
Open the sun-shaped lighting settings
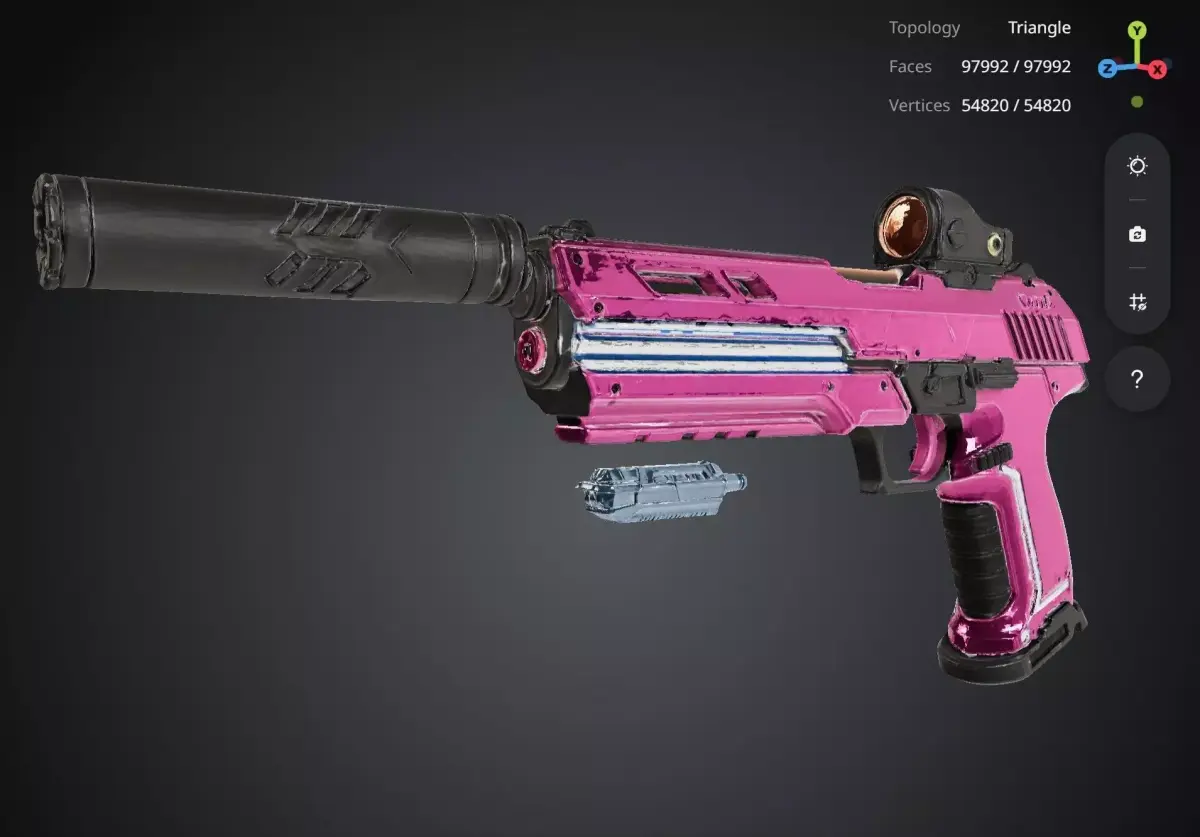[x=1137, y=166]
